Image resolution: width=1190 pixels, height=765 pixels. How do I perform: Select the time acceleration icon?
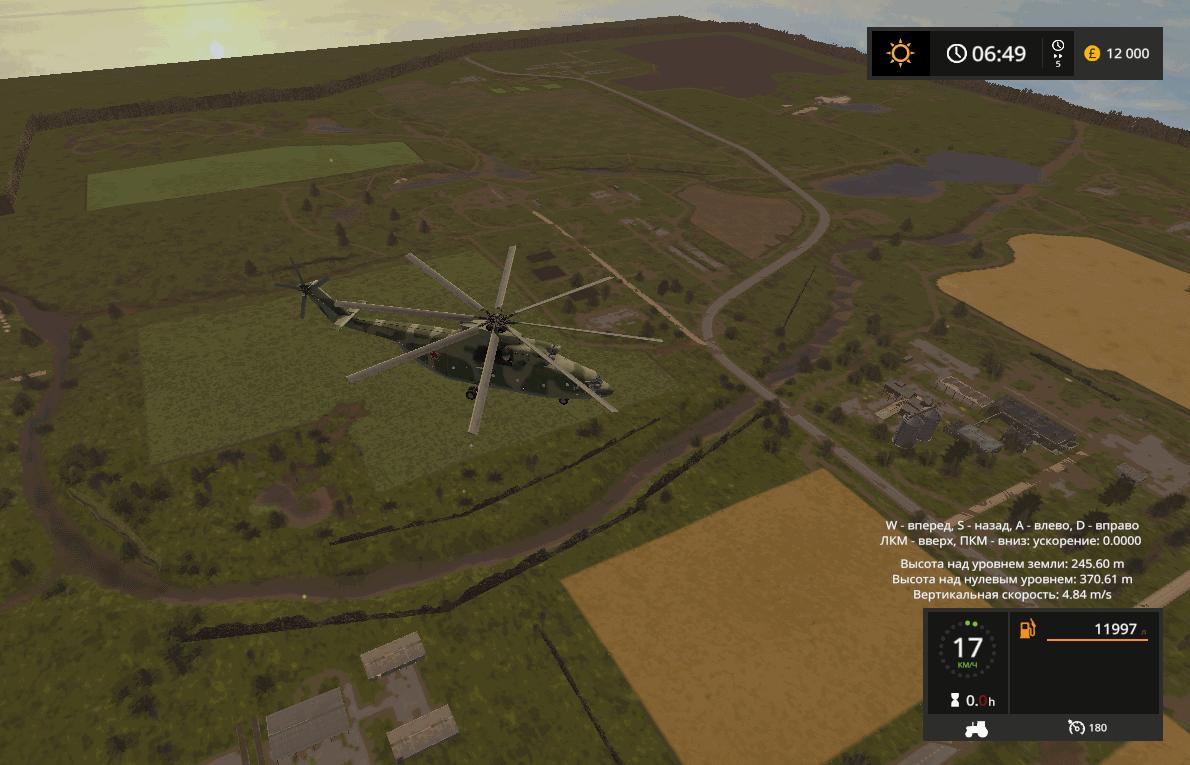1058,52
